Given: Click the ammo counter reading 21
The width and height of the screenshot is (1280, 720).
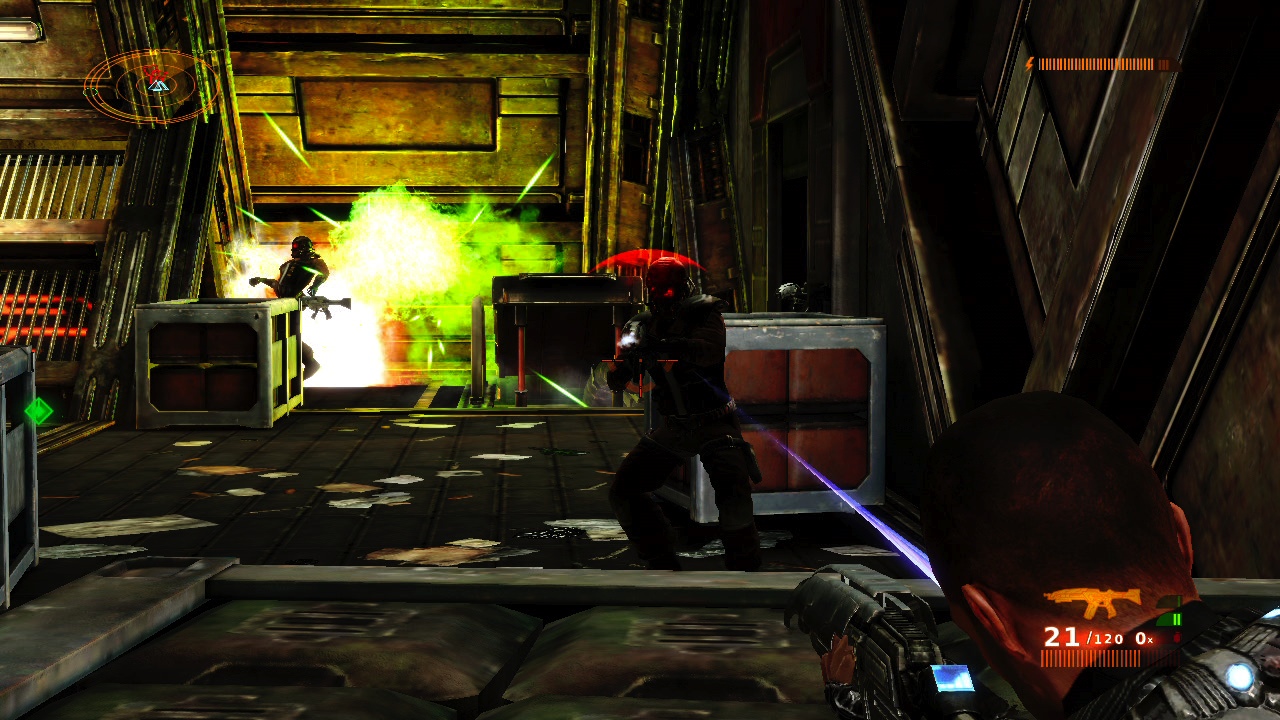Looking at the screenshot, I should pos(1062,637).
